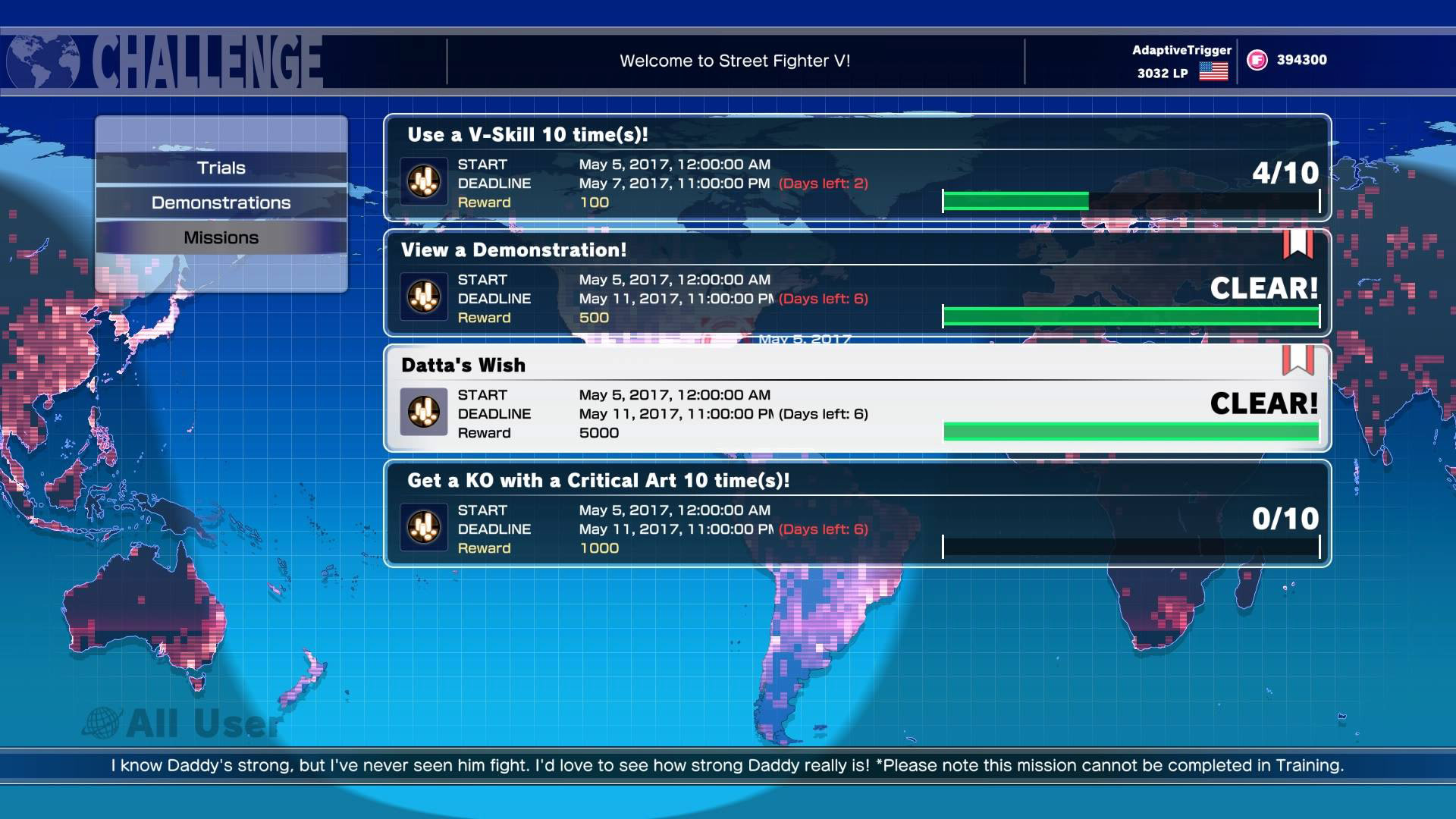Click the Critical Art mission emblem icon

(x=423, y=529)
